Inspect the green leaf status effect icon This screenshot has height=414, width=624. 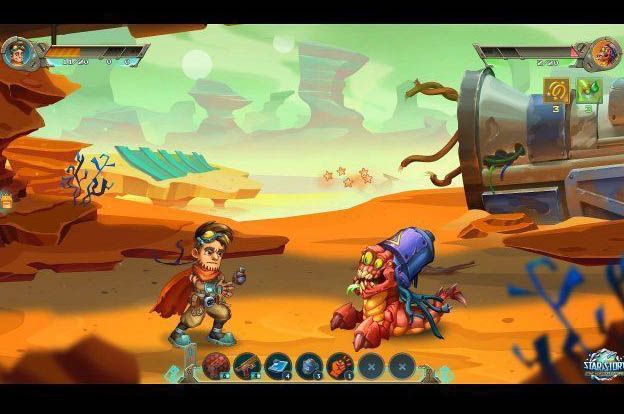587,90
